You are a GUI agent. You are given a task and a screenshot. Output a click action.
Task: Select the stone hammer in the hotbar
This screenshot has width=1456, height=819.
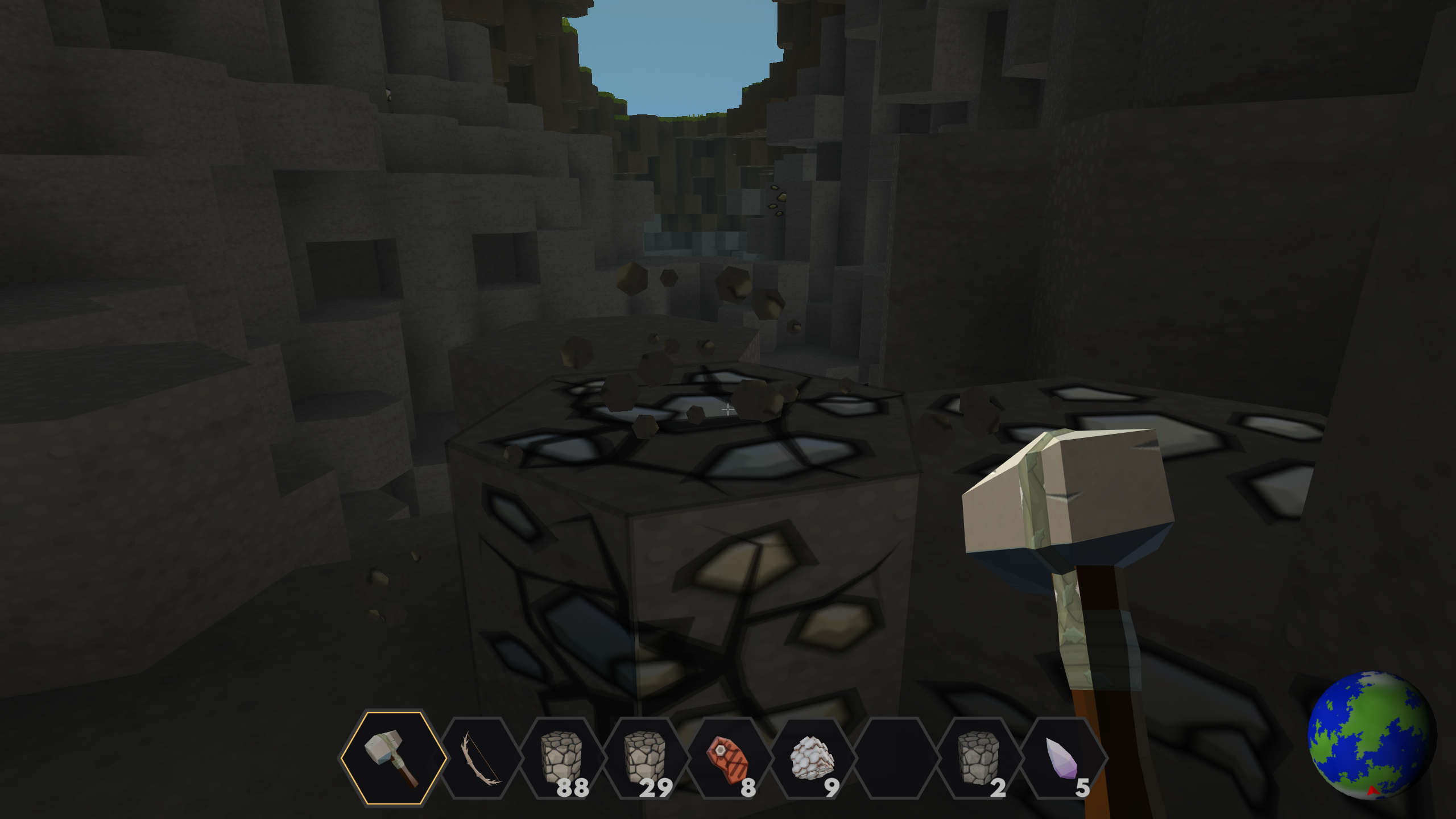coord(394,758)
